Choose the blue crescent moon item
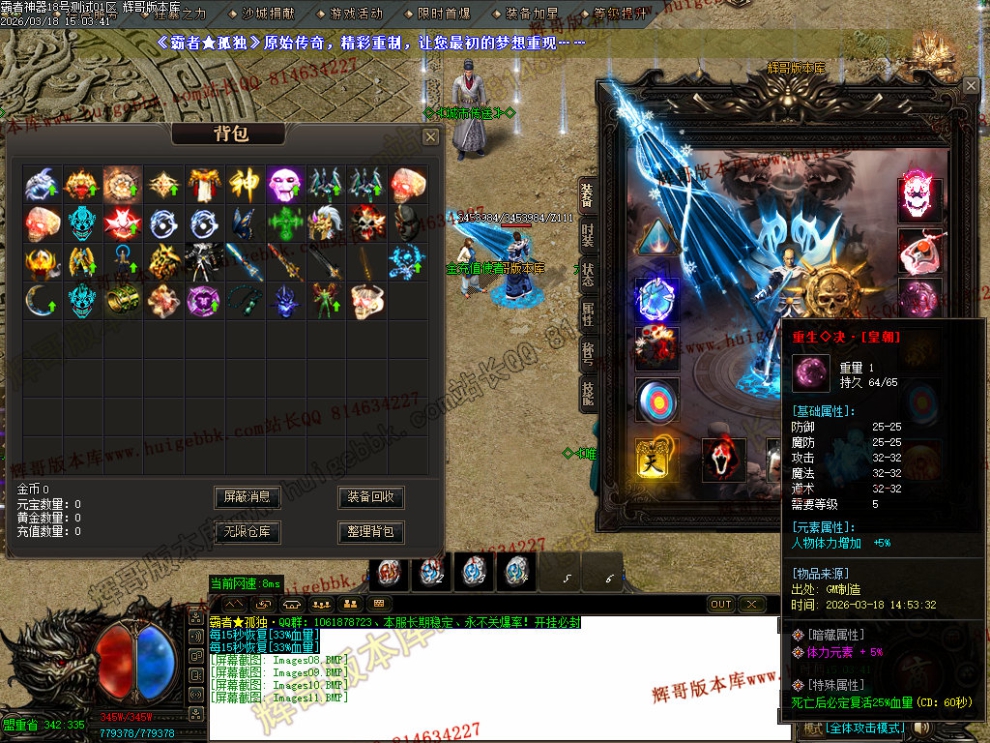Screen dimensions: 990x743 tap(42, 299)
